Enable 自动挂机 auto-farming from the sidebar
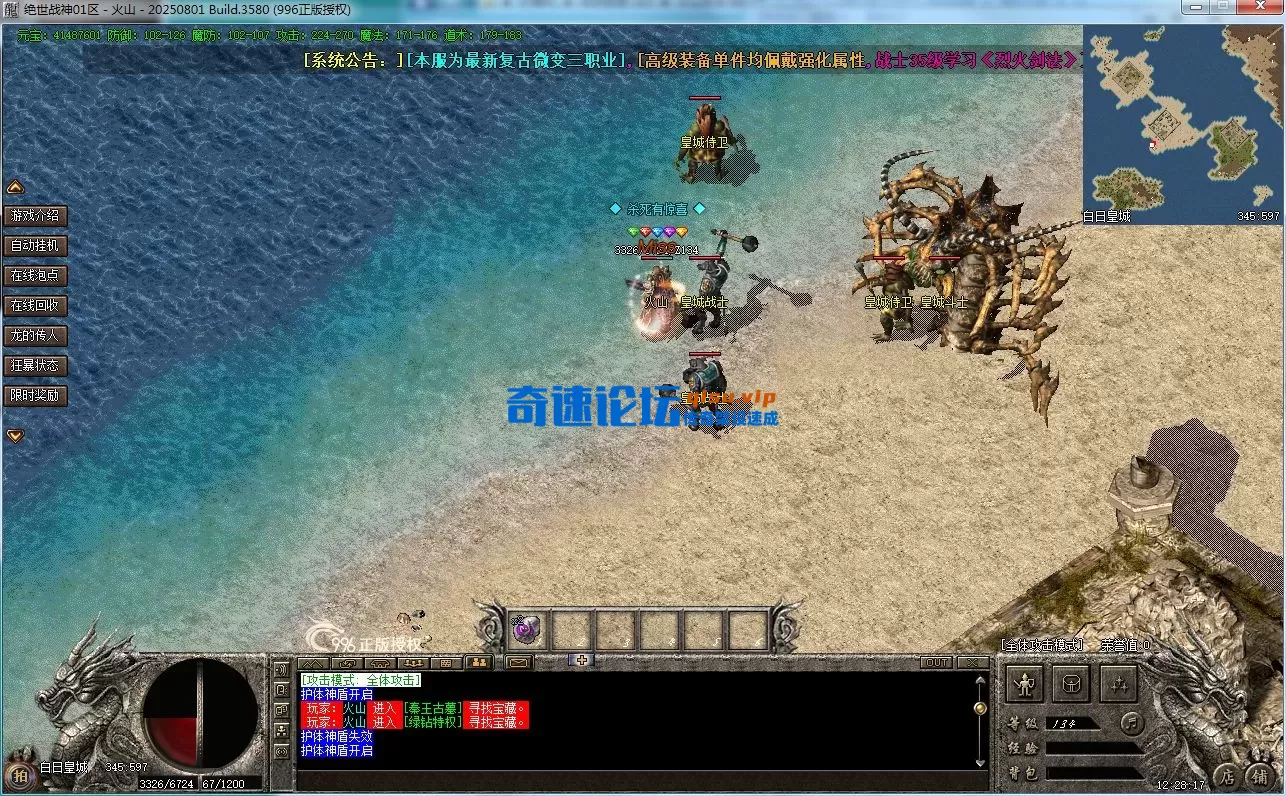The height and width of the screenshot is (796, 1286). [x=36, y=245]
